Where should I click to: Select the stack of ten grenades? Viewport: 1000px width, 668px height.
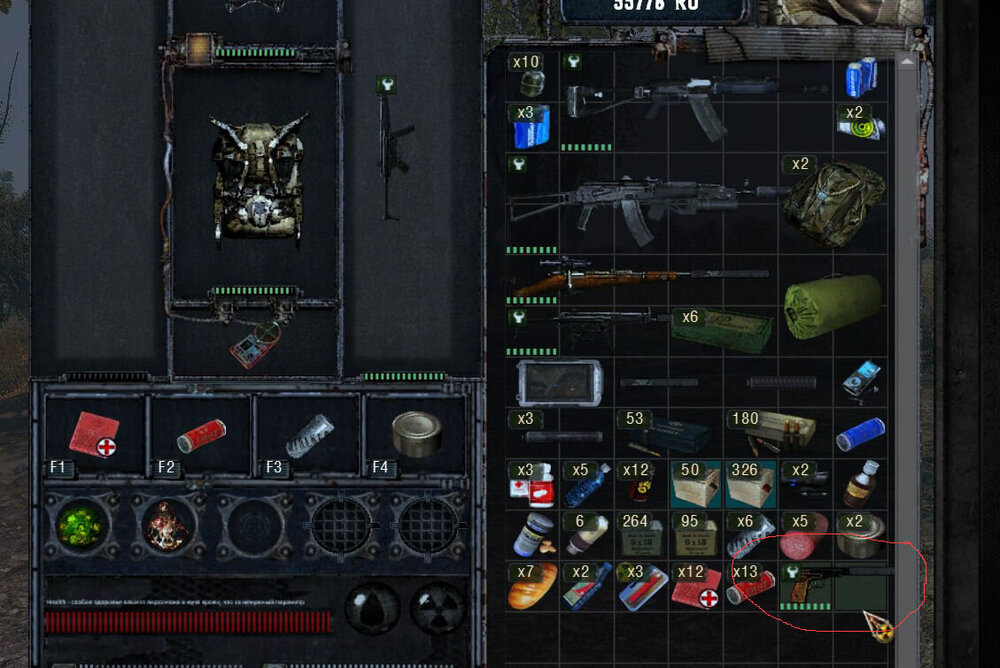534,78
